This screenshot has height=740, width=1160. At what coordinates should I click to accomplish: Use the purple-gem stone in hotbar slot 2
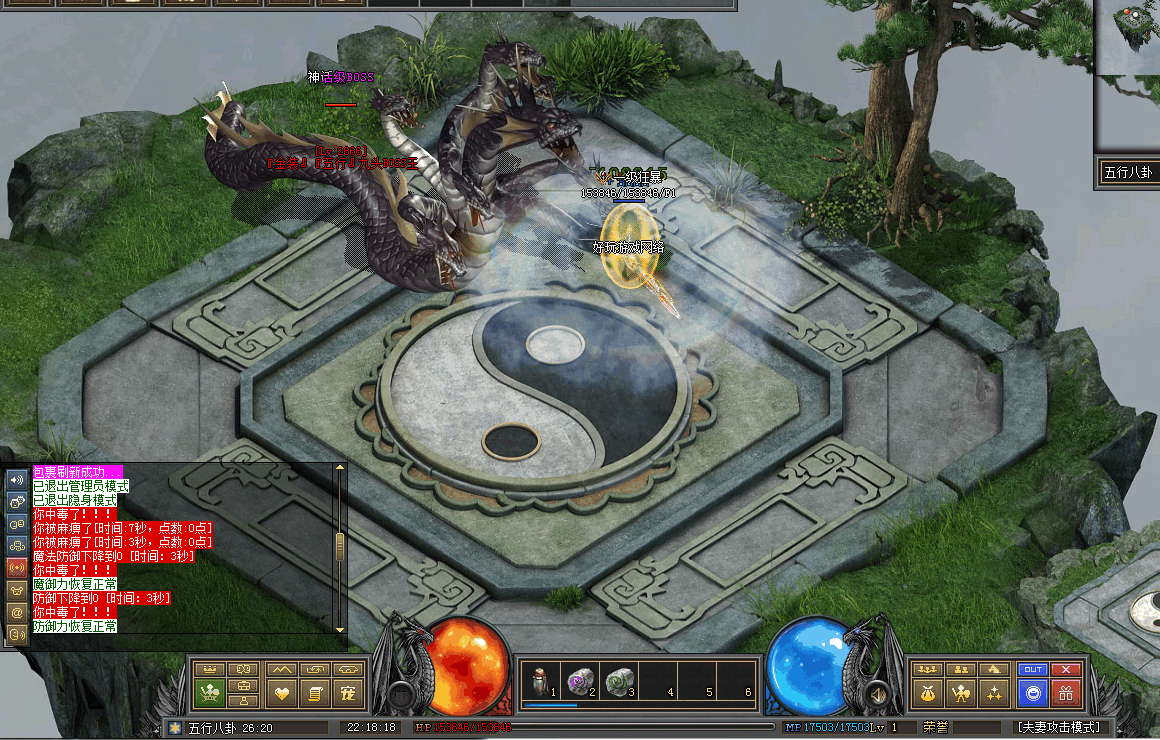578,681
